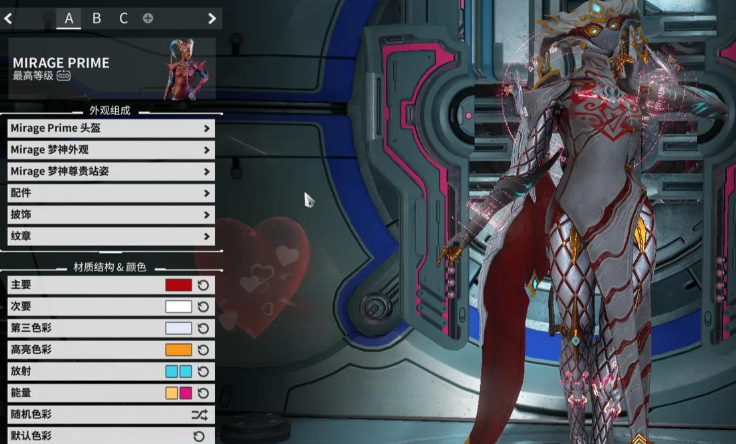The height and width of the screenshot is (444, 736).
Task: Reset to 默认色彩 default colors
Action: coord(198,436)
